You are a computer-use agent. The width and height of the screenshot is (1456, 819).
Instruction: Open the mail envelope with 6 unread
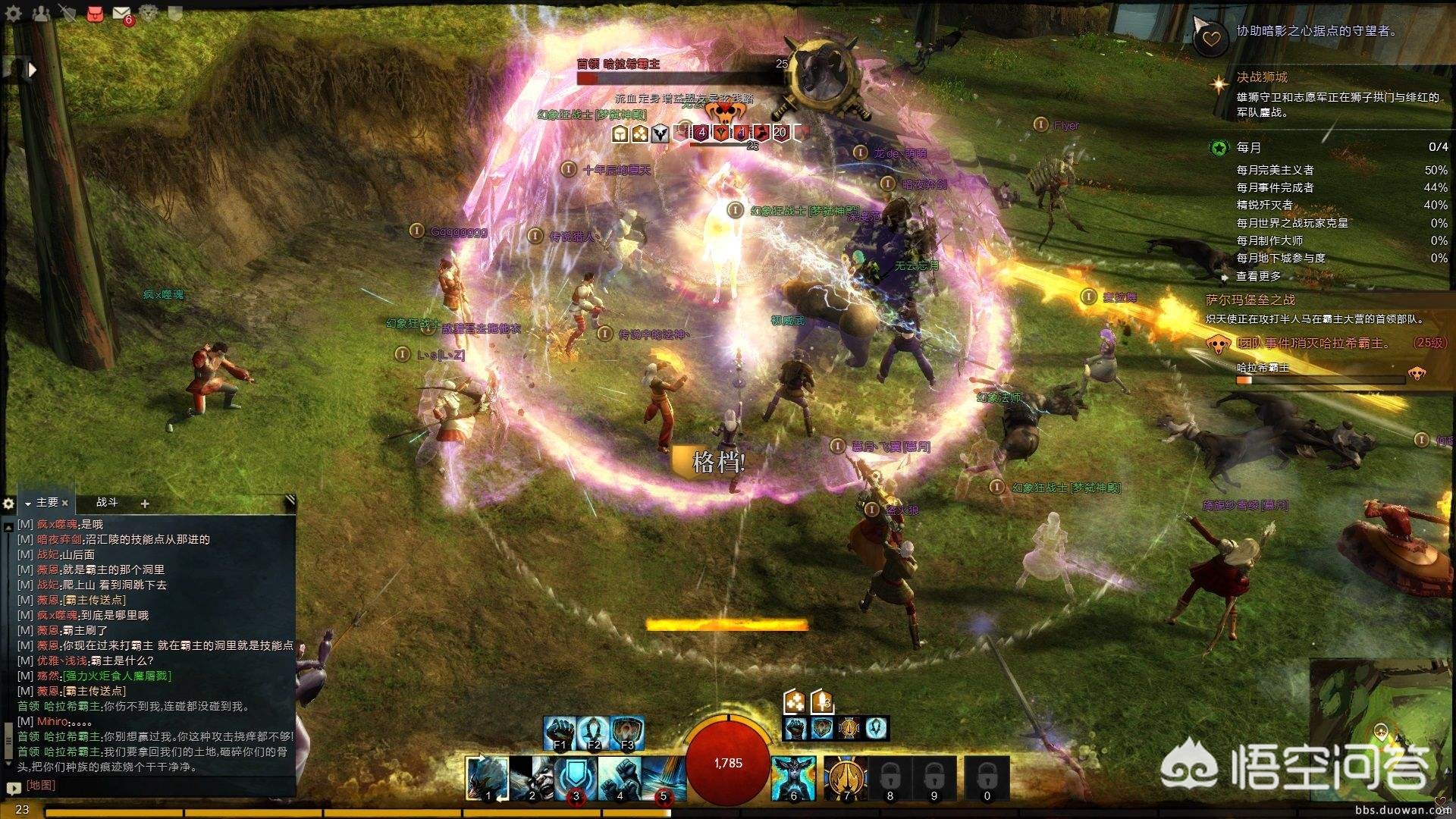click(121, 13)
